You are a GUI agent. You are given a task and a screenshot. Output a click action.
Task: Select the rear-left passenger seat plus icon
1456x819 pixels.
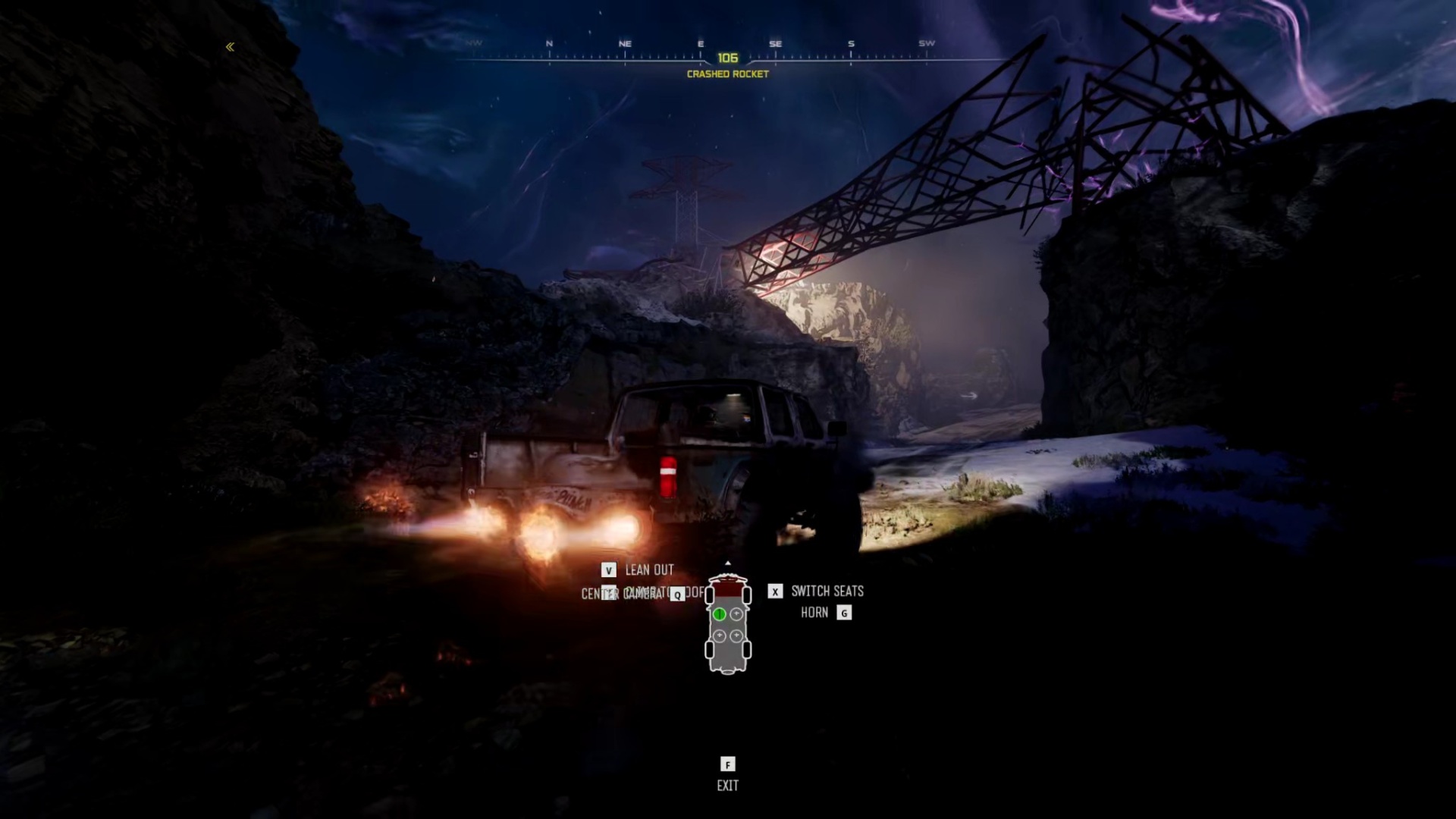[x=720, y=635]
